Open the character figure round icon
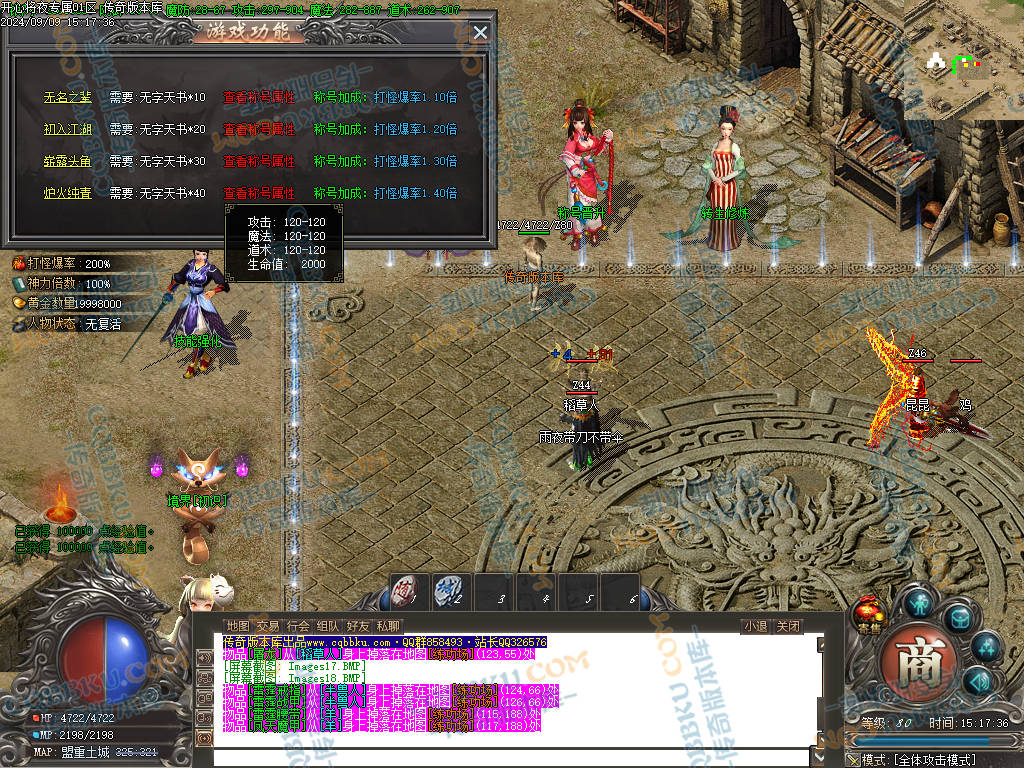 click(919, 603)
